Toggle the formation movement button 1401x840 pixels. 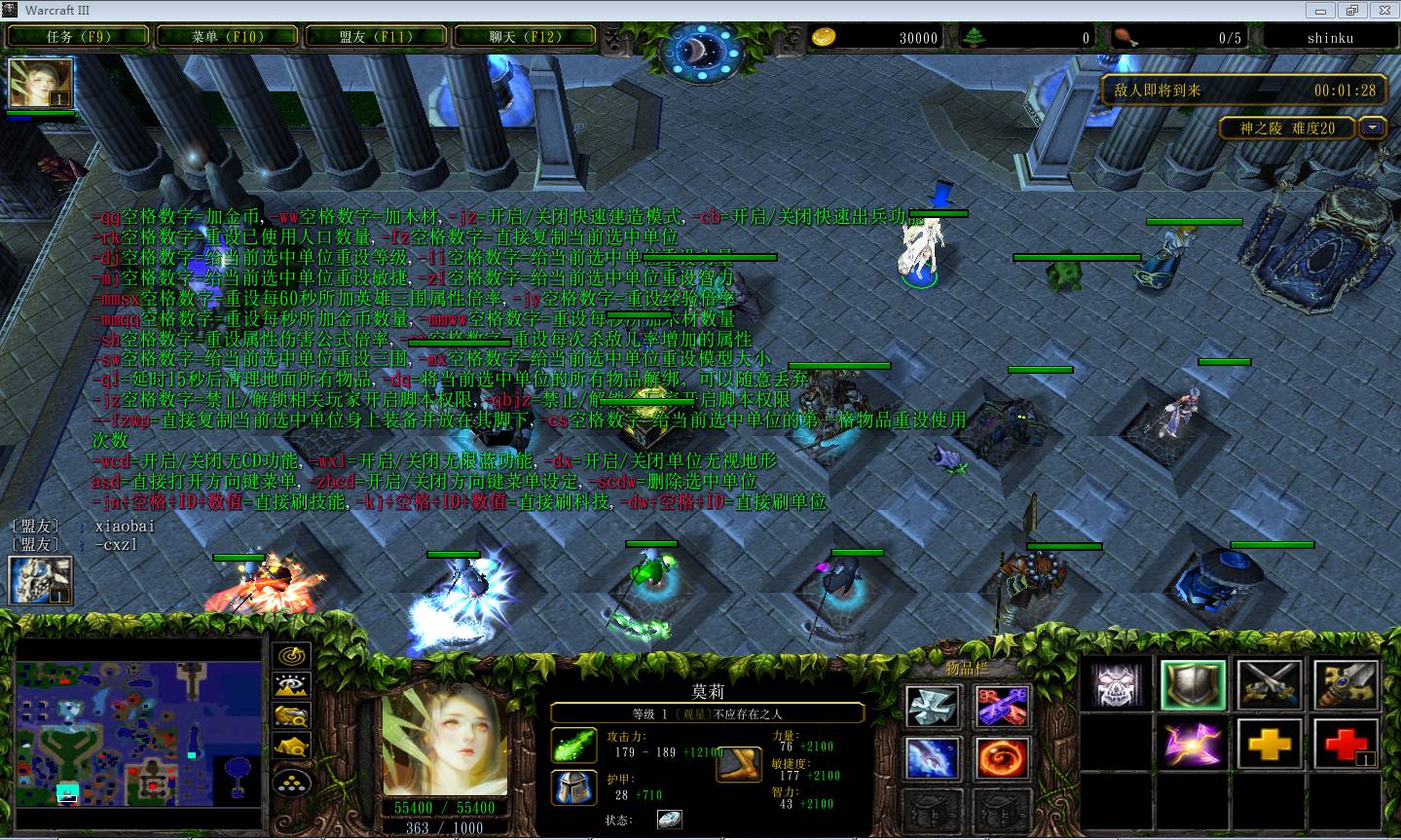[x=292, y=779]
